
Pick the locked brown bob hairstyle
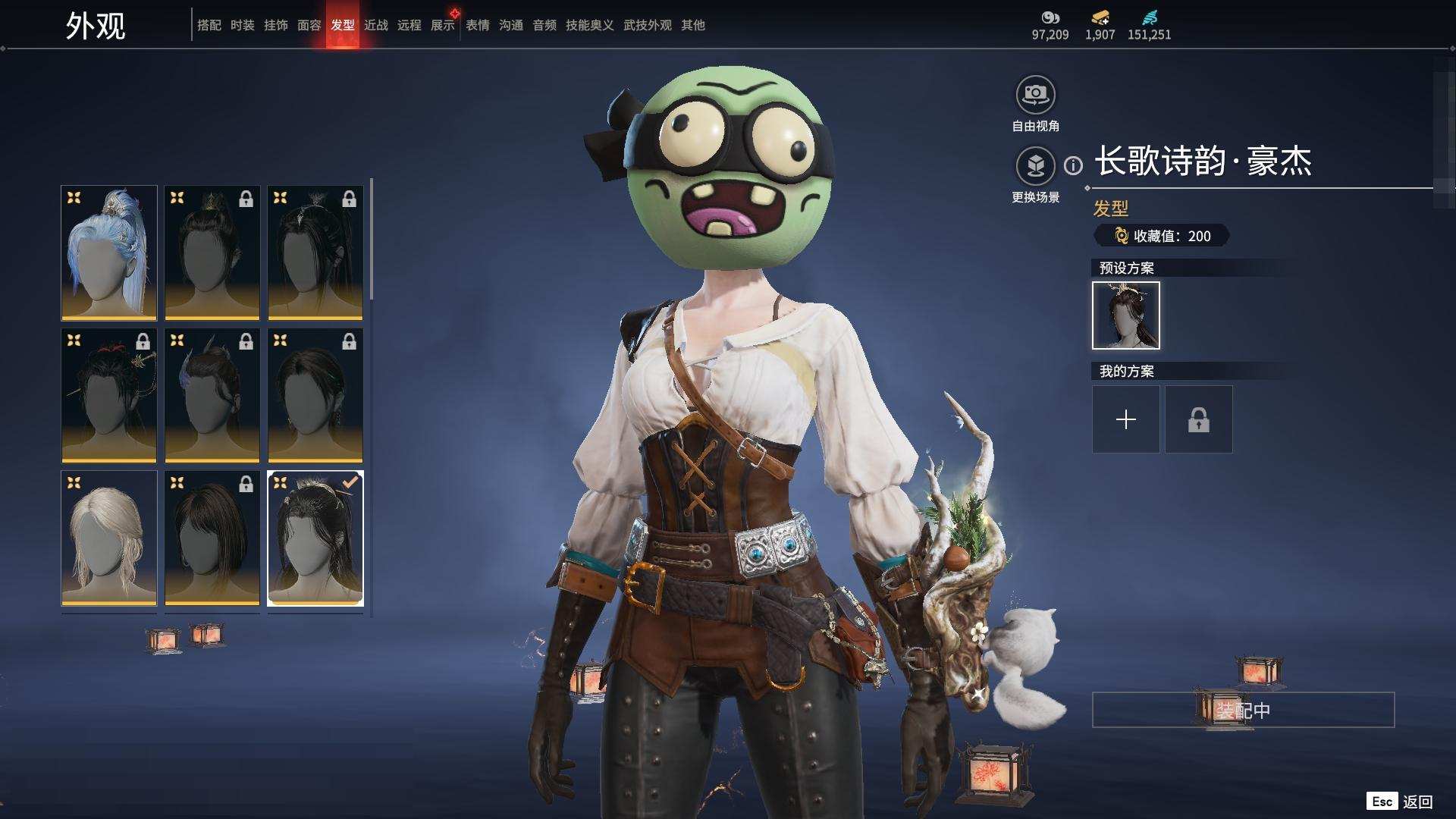[x=212, y=538]
